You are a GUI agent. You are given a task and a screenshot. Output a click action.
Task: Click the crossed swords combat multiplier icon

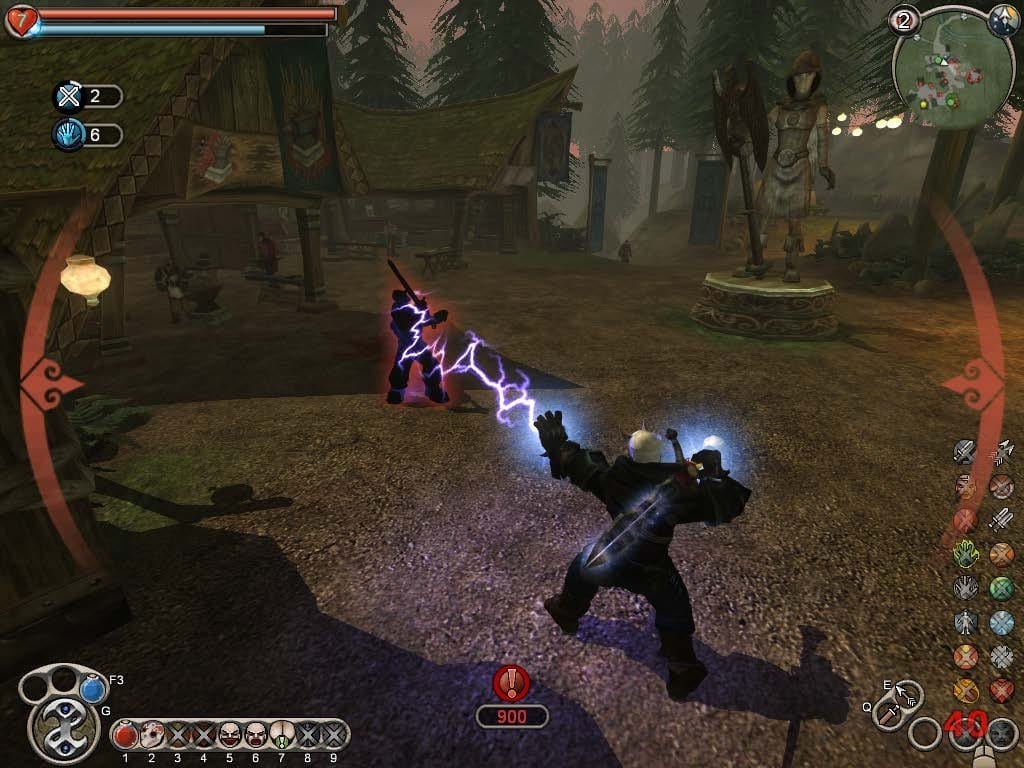pos(69,96)
